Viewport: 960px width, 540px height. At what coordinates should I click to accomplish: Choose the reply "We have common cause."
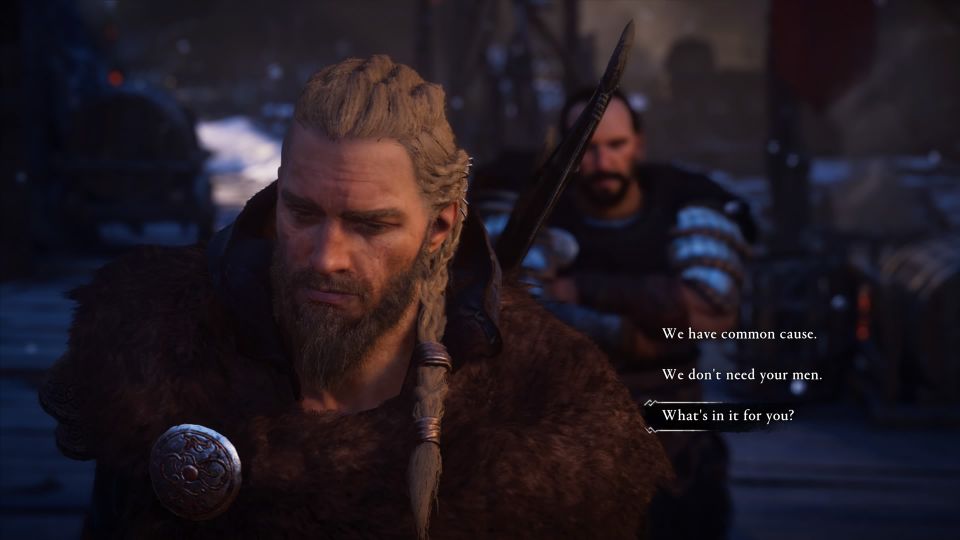(739, 334)
